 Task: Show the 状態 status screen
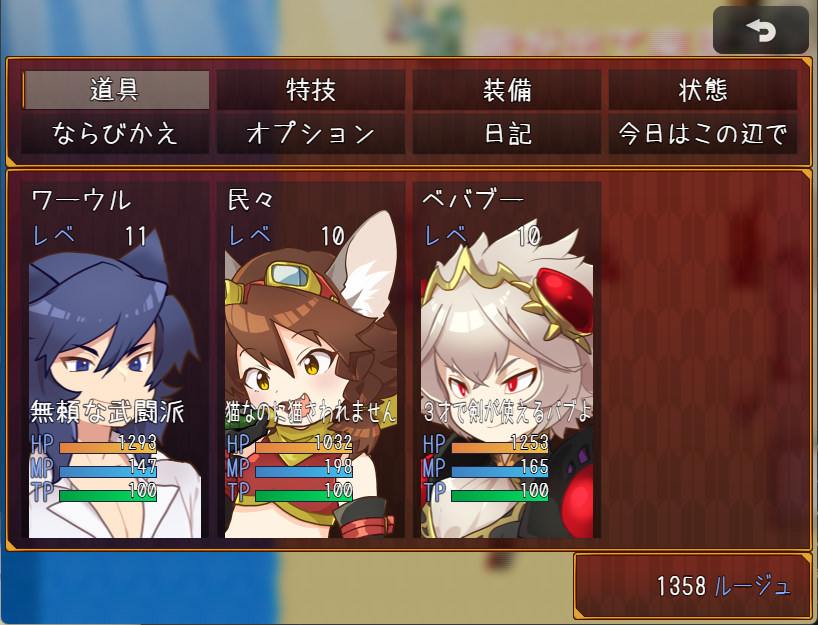(703, 90)
